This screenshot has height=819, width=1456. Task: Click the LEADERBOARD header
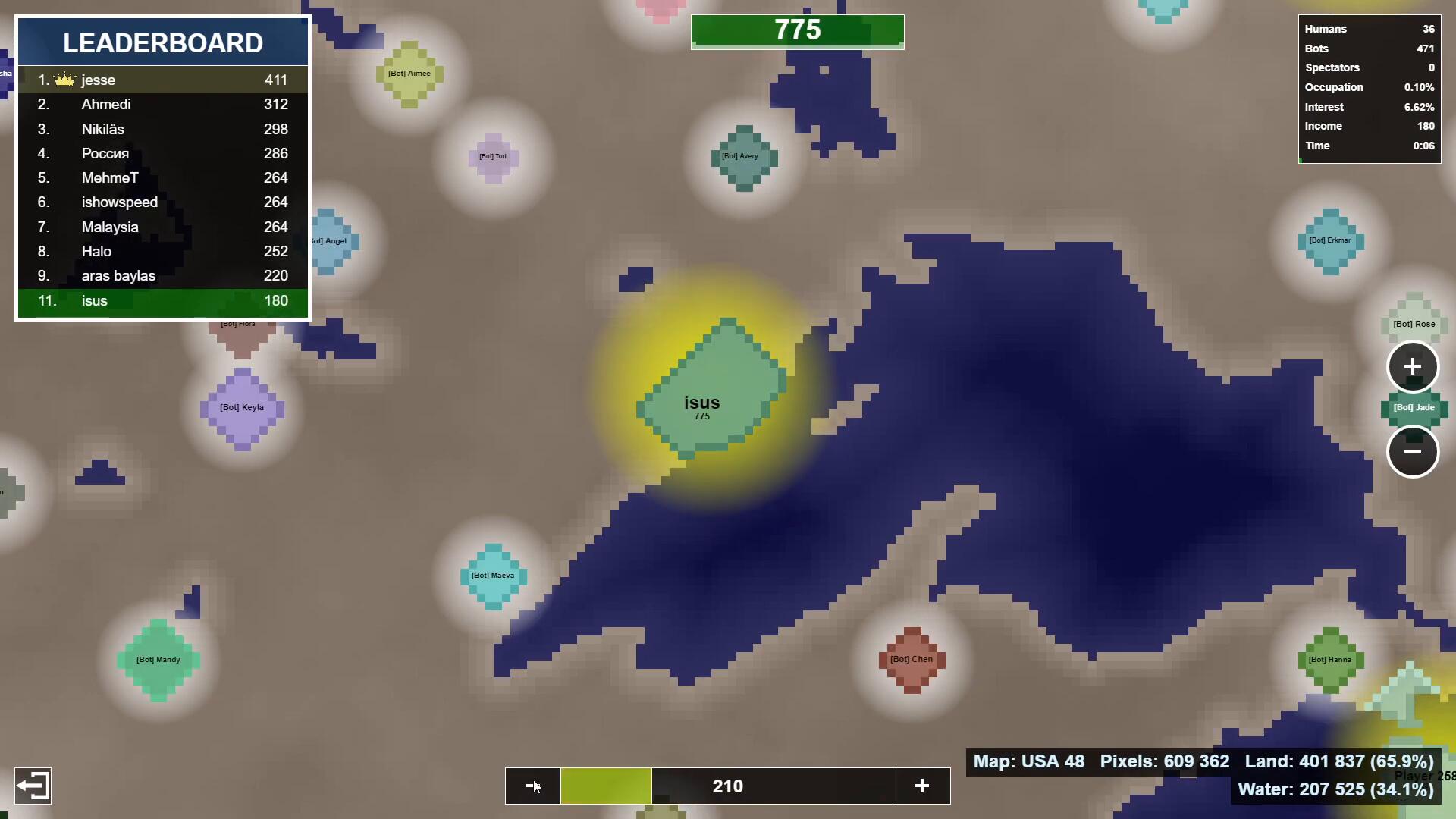pyautogui.click(x=162, y=43)
